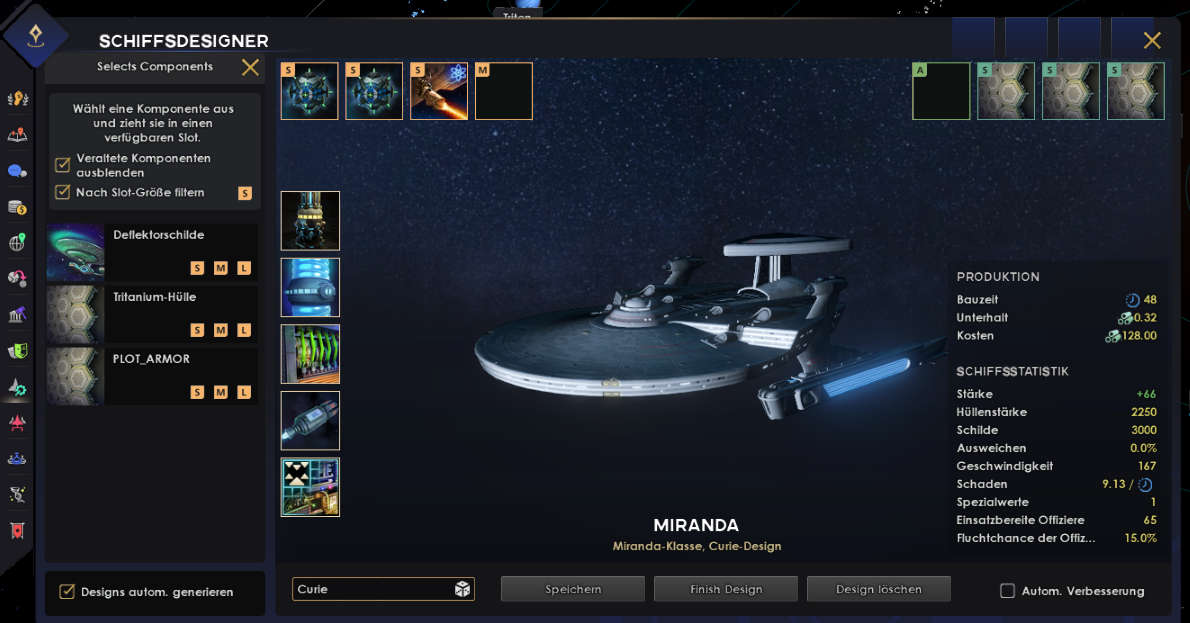The image size is (1190, 623).
Task: Select the PLOT_ARMOR component
Action: pyautogui.click(x=152, y=376)
